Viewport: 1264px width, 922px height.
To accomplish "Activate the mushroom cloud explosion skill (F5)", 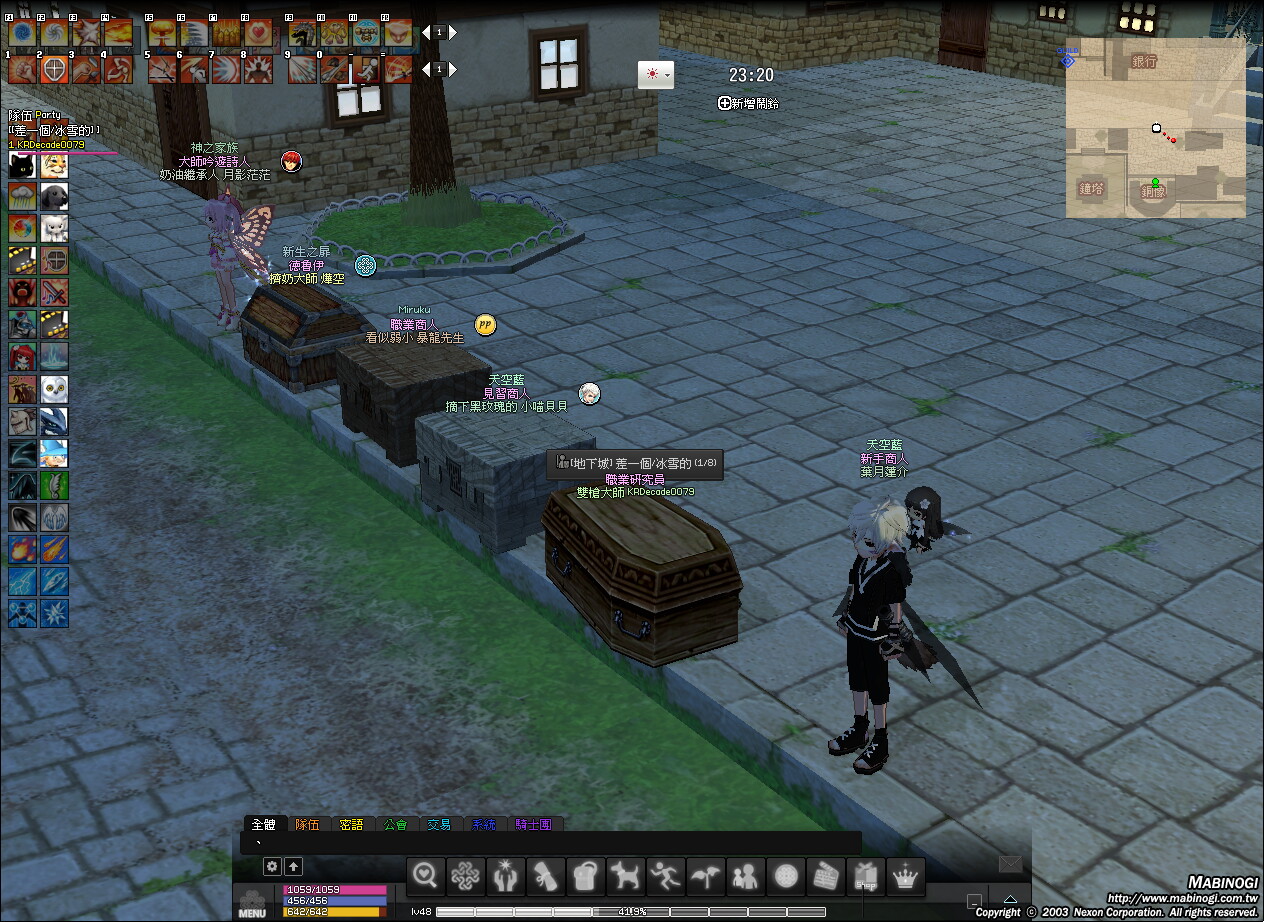I will 161,33.
